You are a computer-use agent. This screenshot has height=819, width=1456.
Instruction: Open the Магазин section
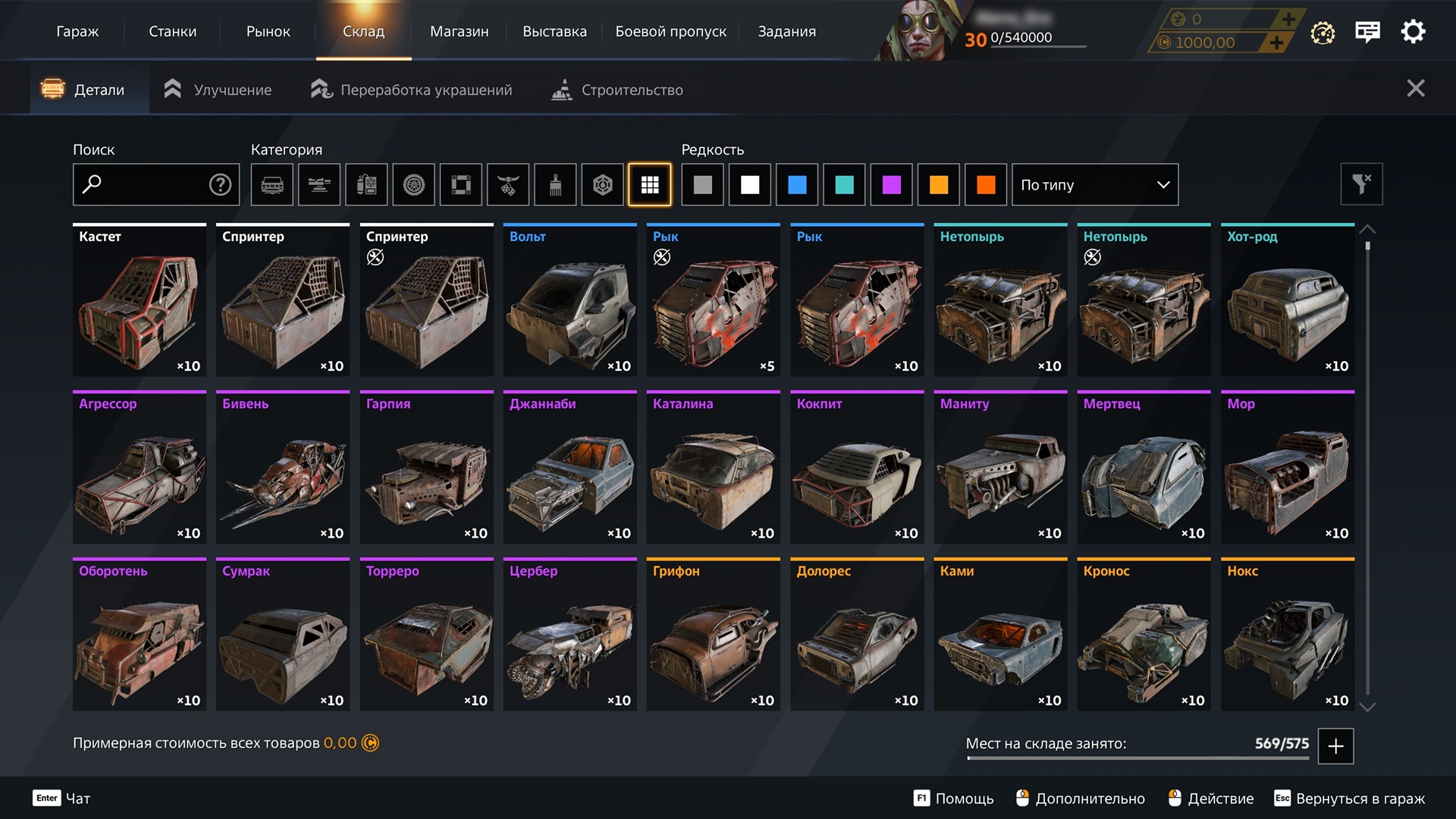[x=459, y=31]
